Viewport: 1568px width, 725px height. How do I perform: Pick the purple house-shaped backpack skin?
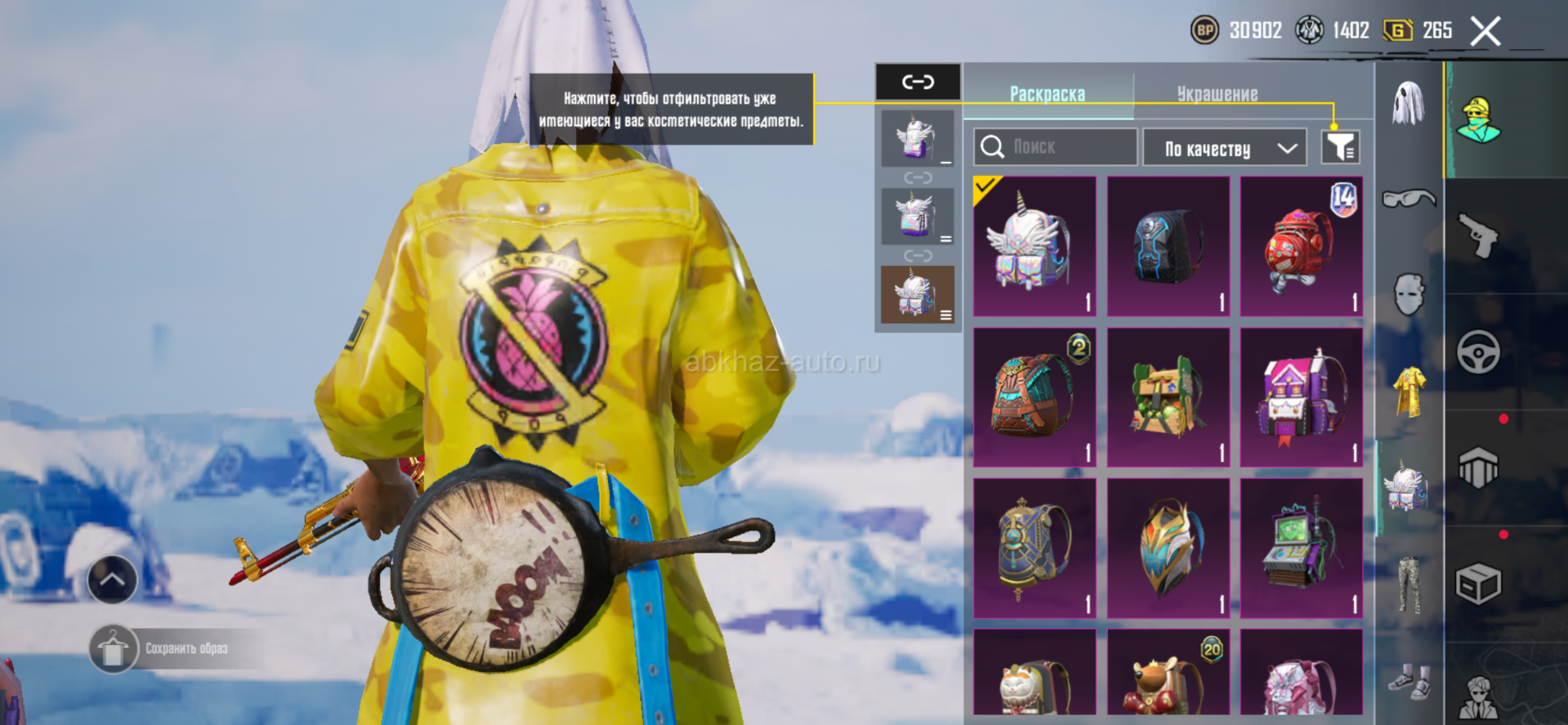(1301, 398)
